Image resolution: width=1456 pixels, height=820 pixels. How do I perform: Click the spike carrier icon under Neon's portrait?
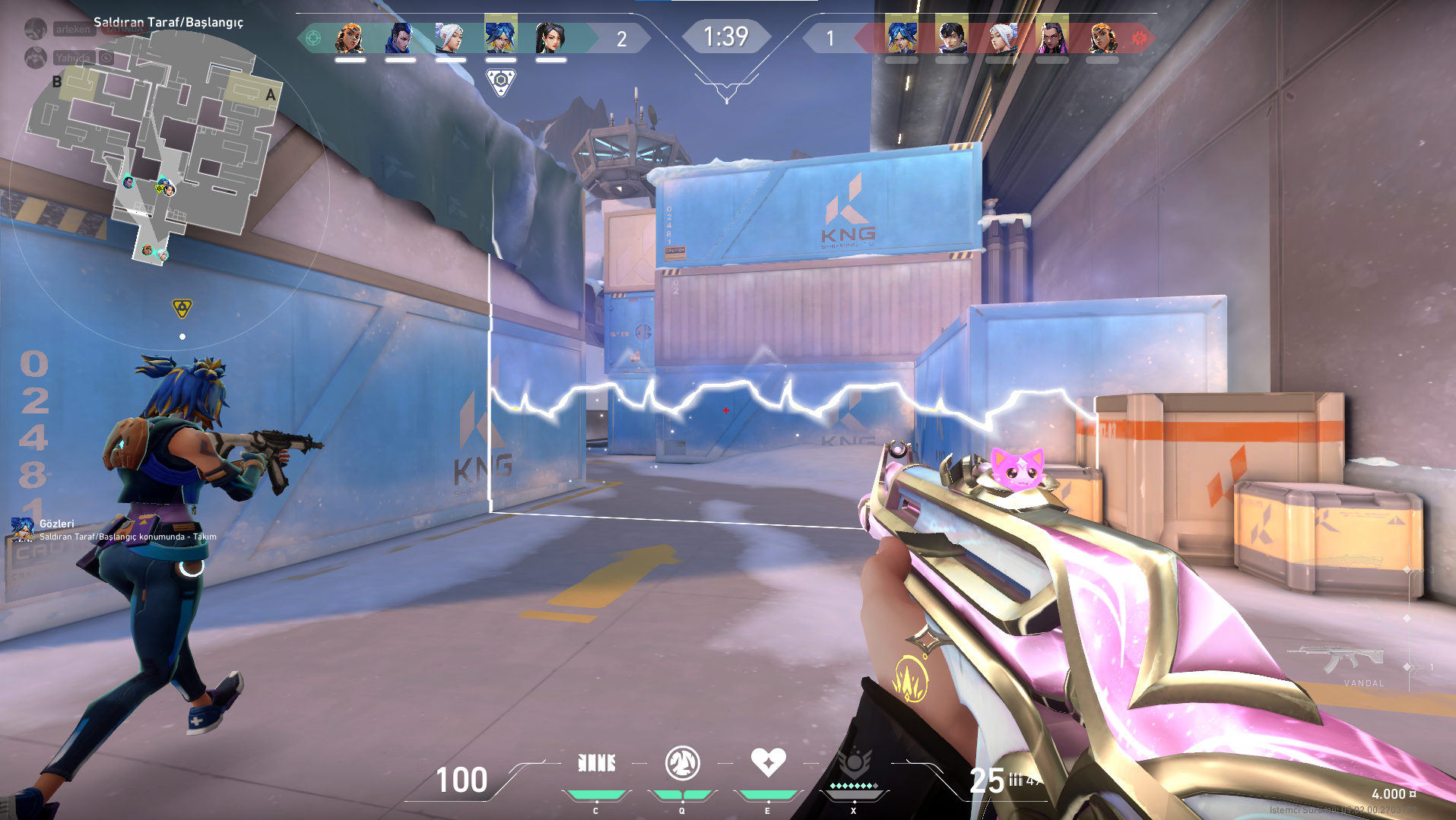tap(500, 81)
